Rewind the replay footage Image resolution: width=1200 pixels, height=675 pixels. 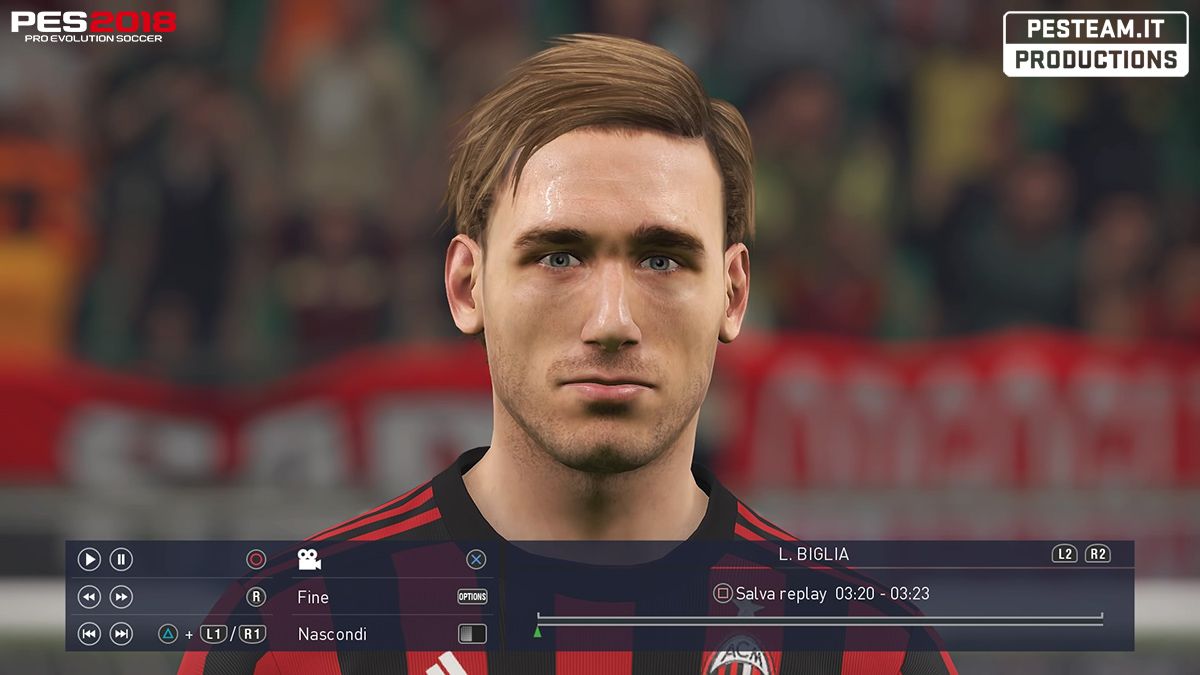click(x=89, y=597)
